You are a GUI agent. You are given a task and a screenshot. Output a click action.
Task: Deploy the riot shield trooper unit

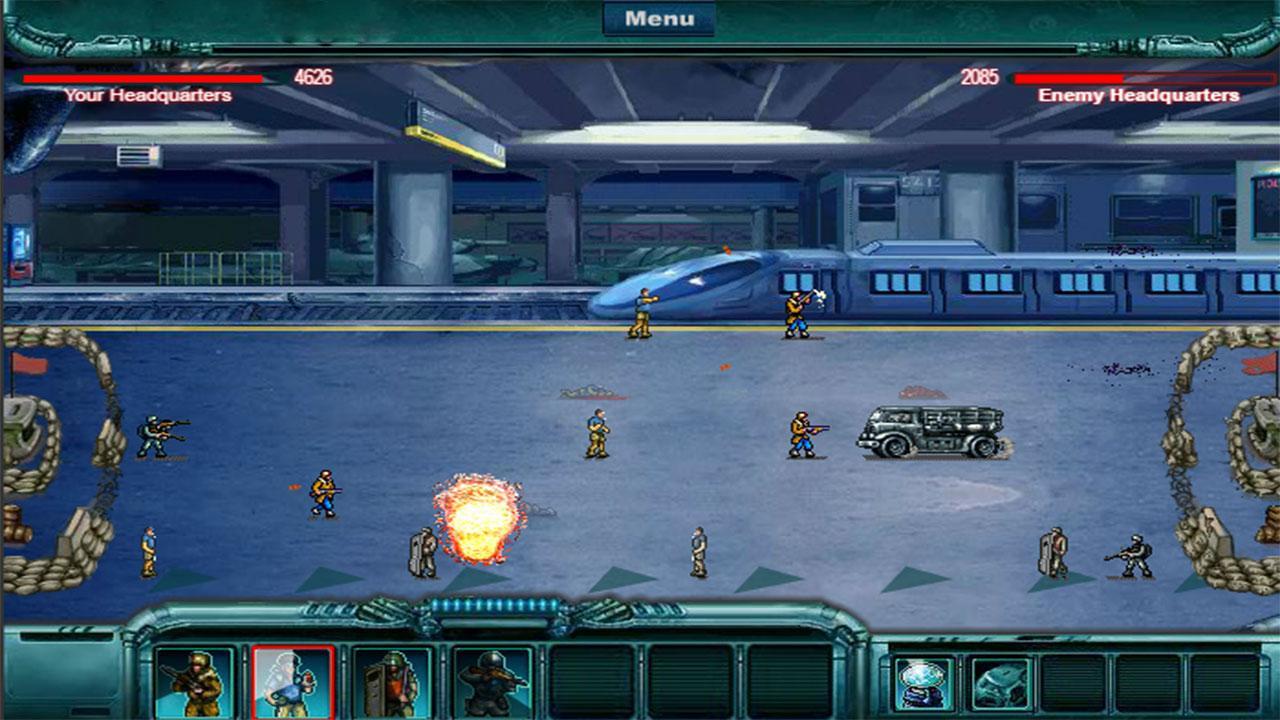(x=392, y=683)
